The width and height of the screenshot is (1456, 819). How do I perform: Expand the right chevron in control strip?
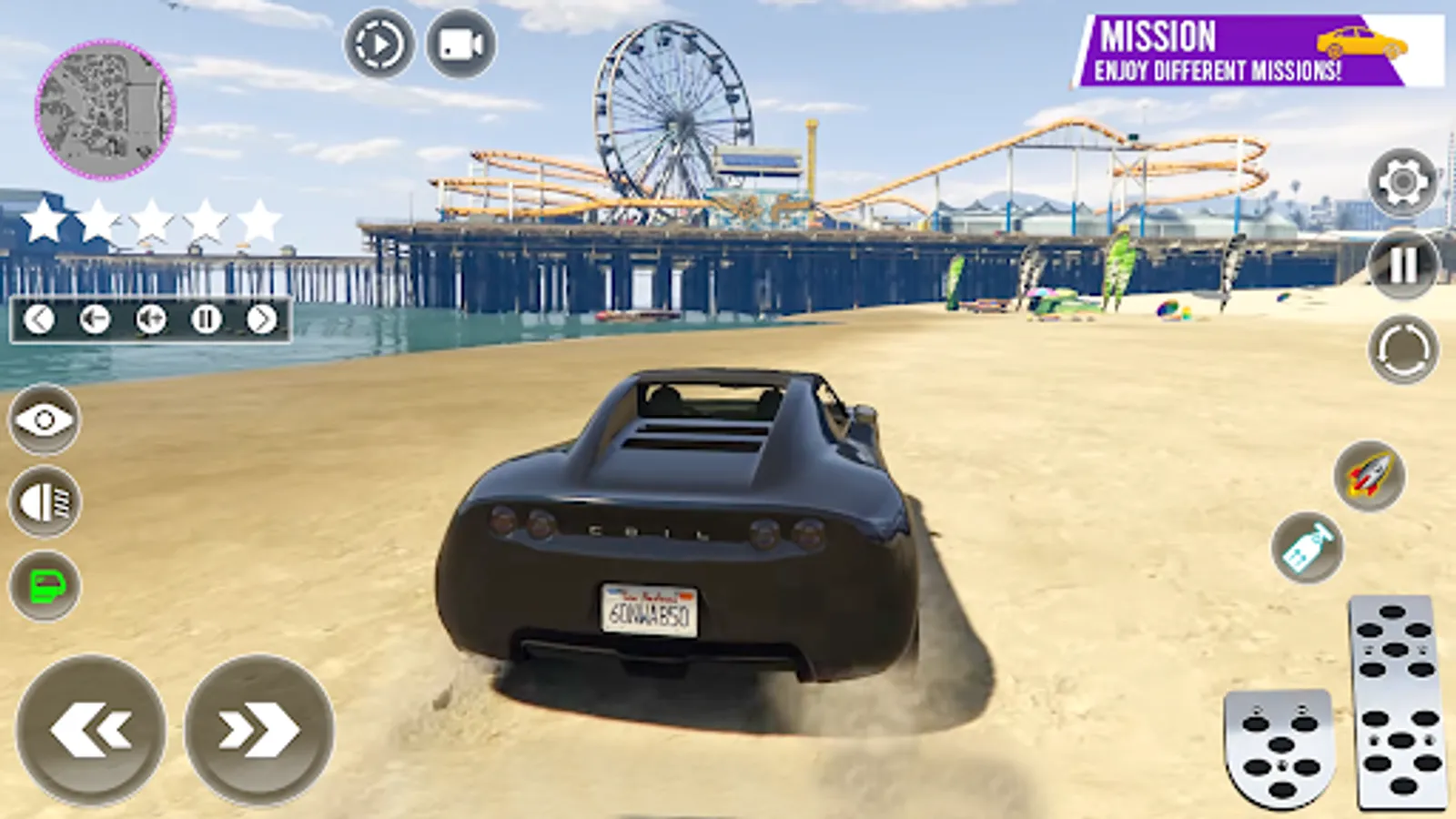tap(264, 318)
